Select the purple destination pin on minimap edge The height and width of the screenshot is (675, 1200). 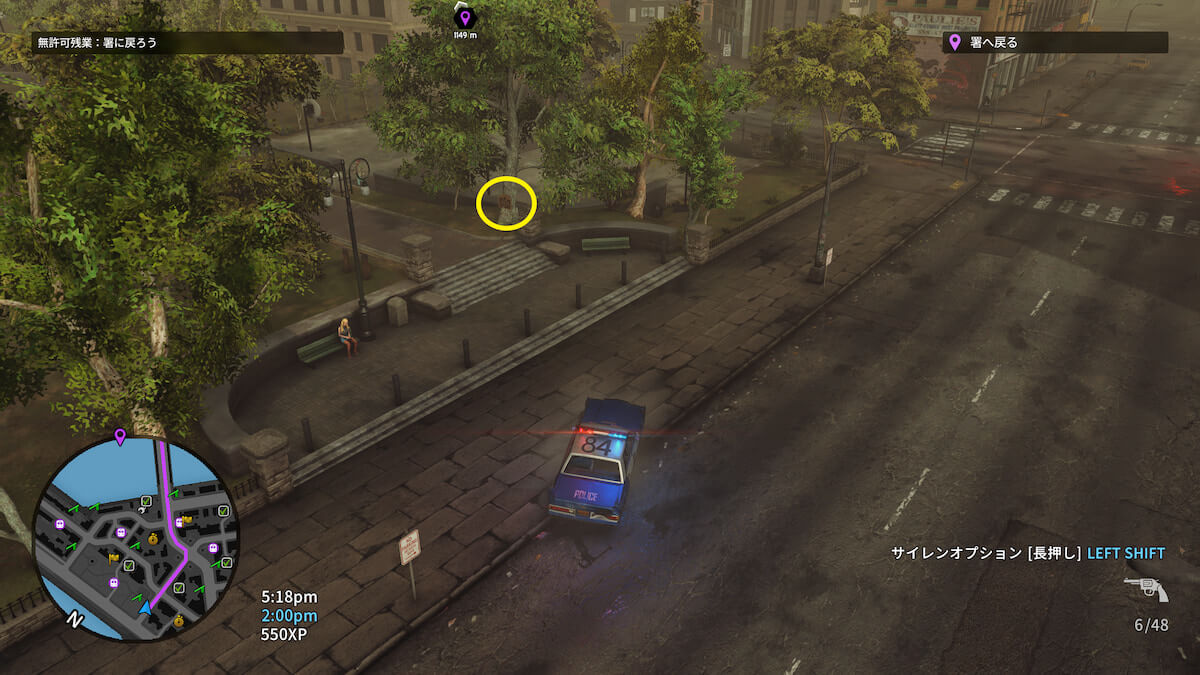coord(120,436)
